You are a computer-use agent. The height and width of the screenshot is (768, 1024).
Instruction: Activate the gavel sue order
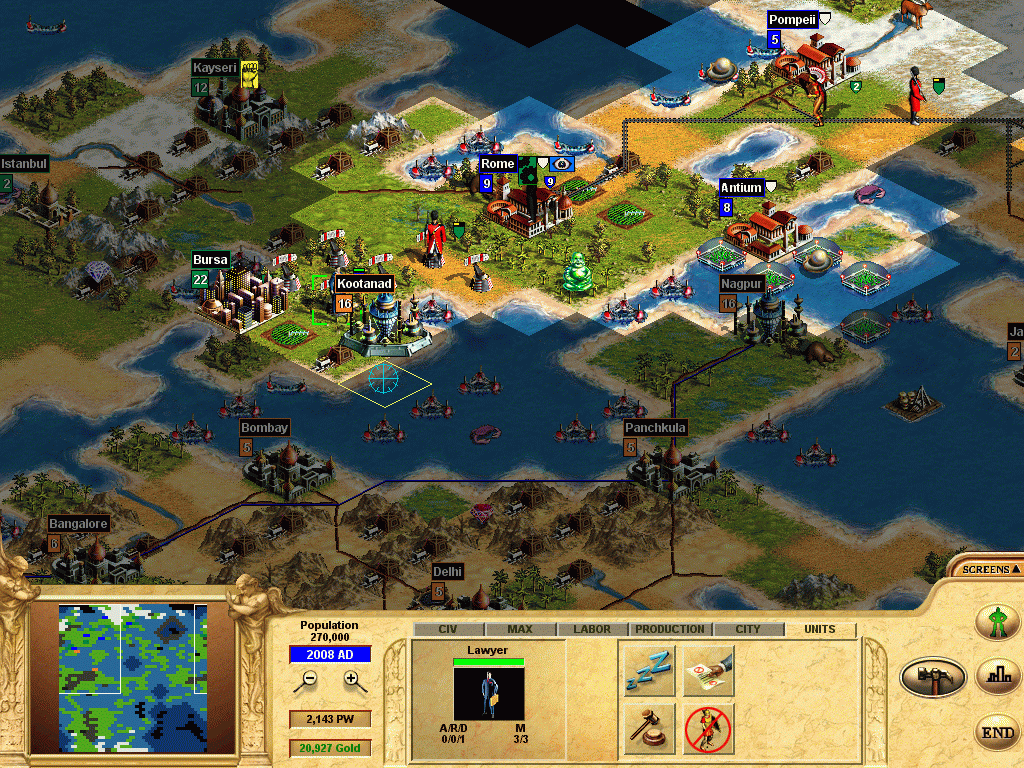pos(648,729)
